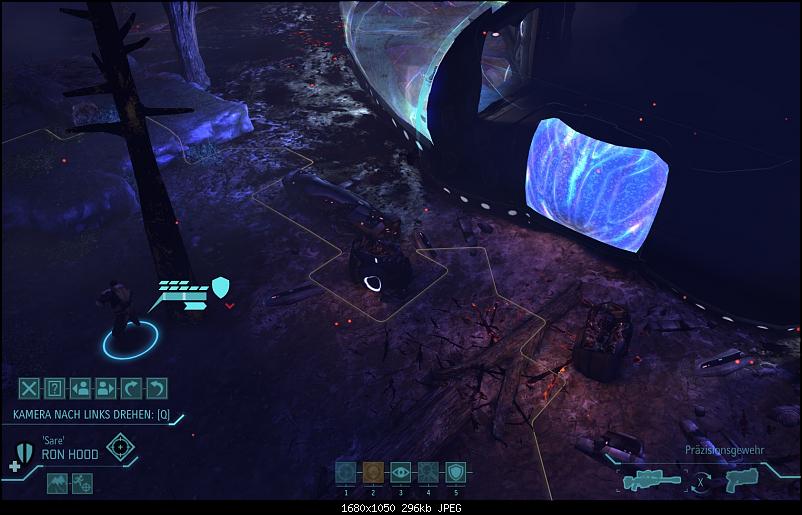Click the X command button
Image resolution: width=802 pixels, height=515 pixels.
pos(30,388)
